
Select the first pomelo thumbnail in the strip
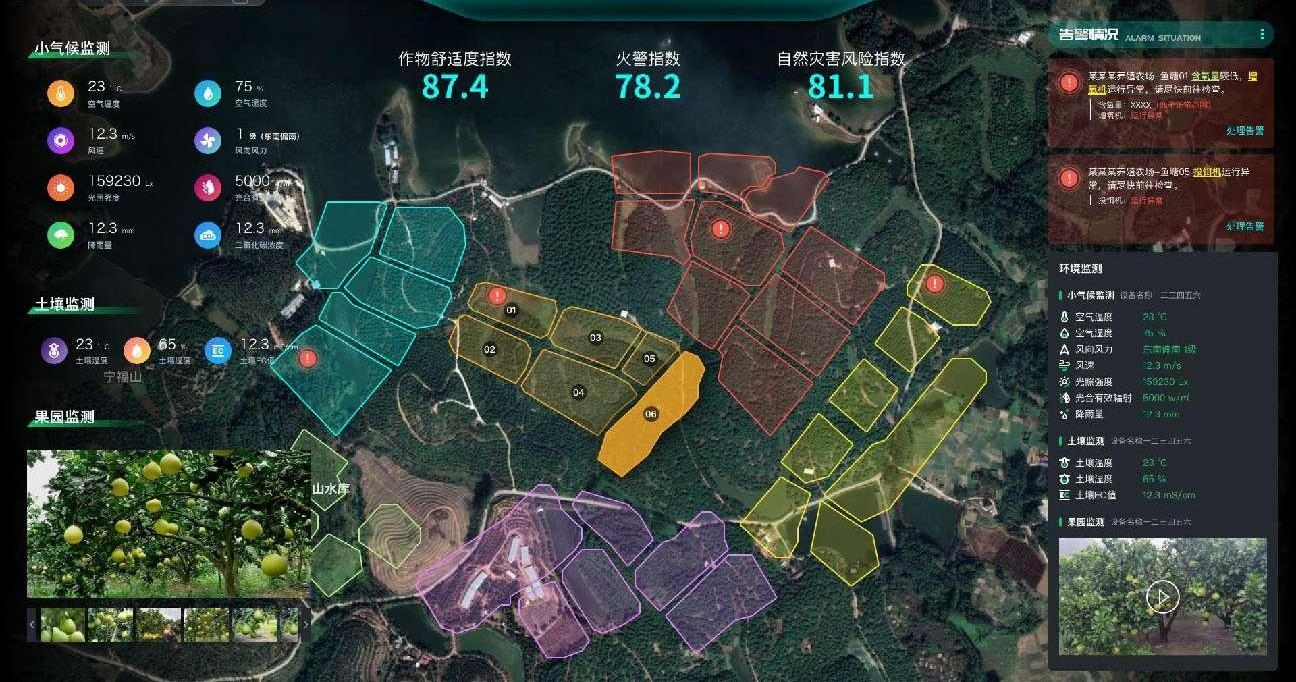62,625
